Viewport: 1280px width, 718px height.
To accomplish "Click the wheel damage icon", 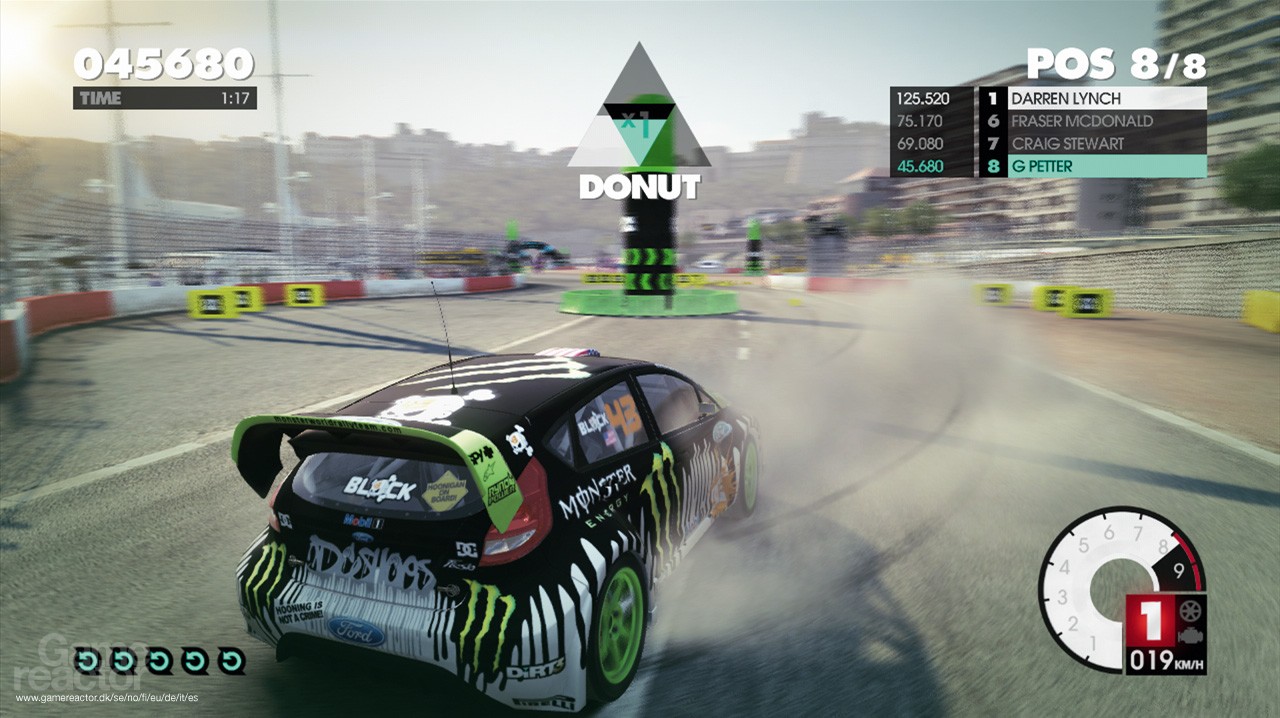I will [x=1191, y=611].
